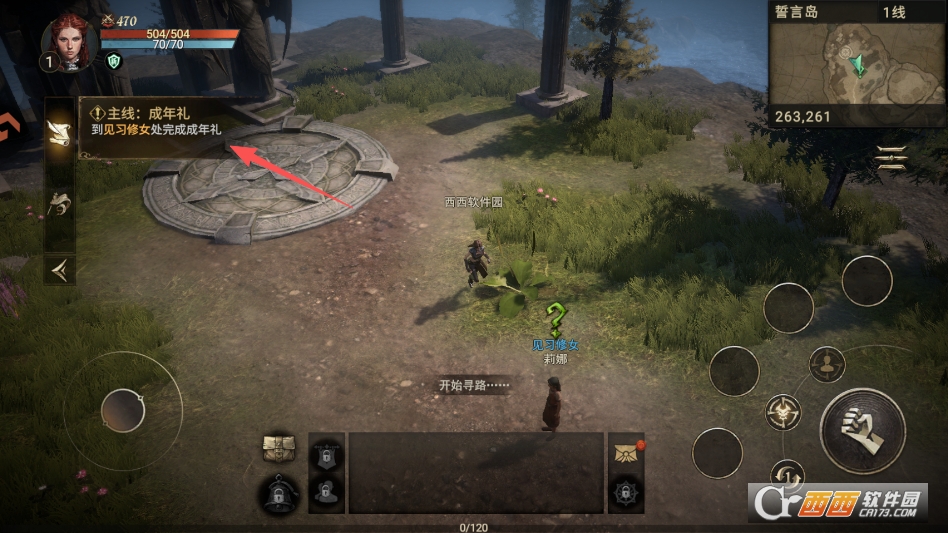Select the quest scroll tab
948x533 pixels.
tap(59, 132)
